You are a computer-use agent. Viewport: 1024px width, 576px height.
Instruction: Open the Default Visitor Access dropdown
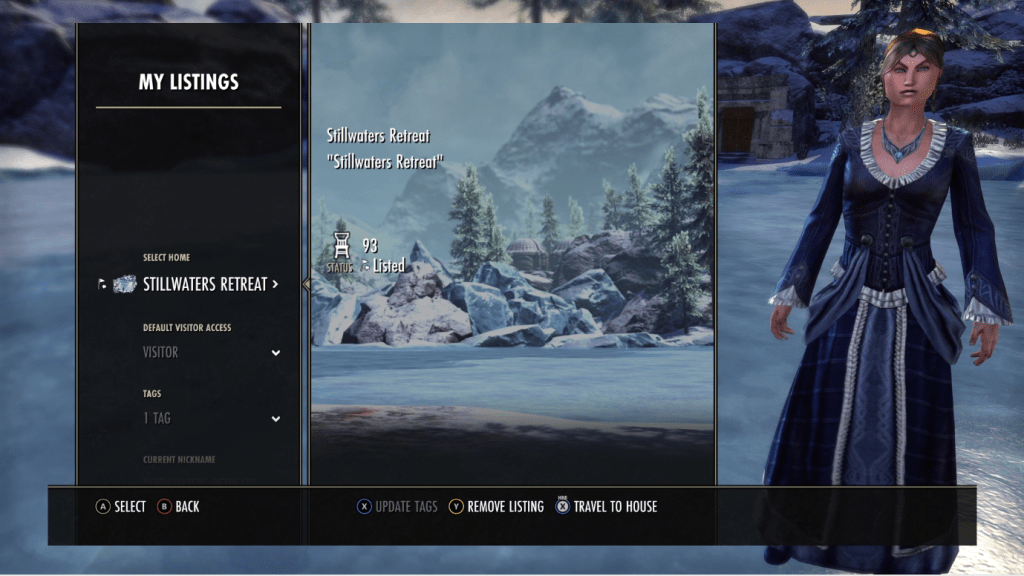pyautogui.click(x=210, y=352)
